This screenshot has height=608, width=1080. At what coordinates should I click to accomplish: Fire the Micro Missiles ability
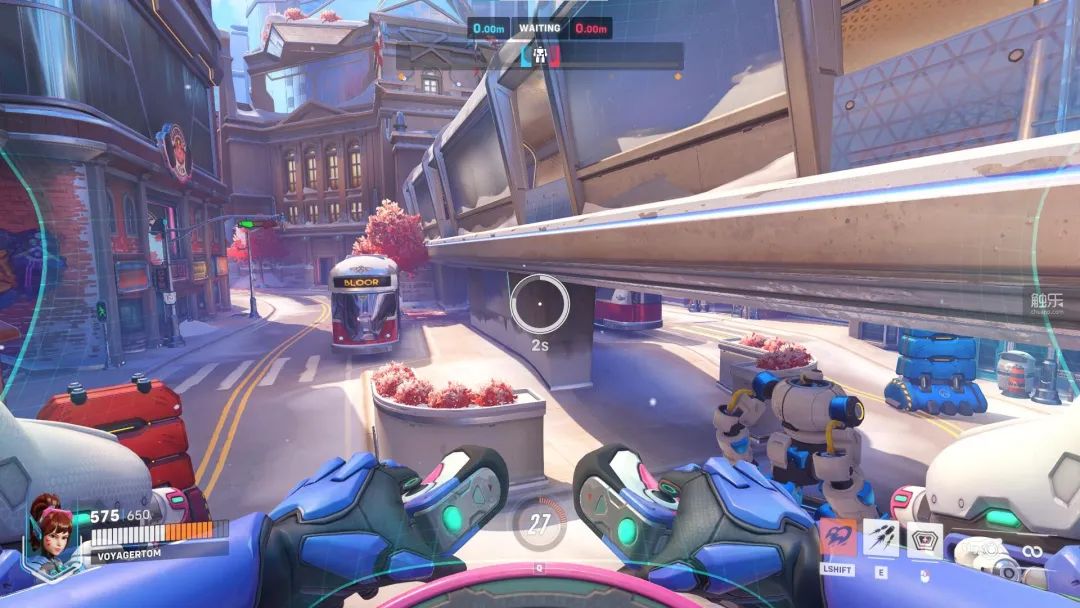pos(881,538)
